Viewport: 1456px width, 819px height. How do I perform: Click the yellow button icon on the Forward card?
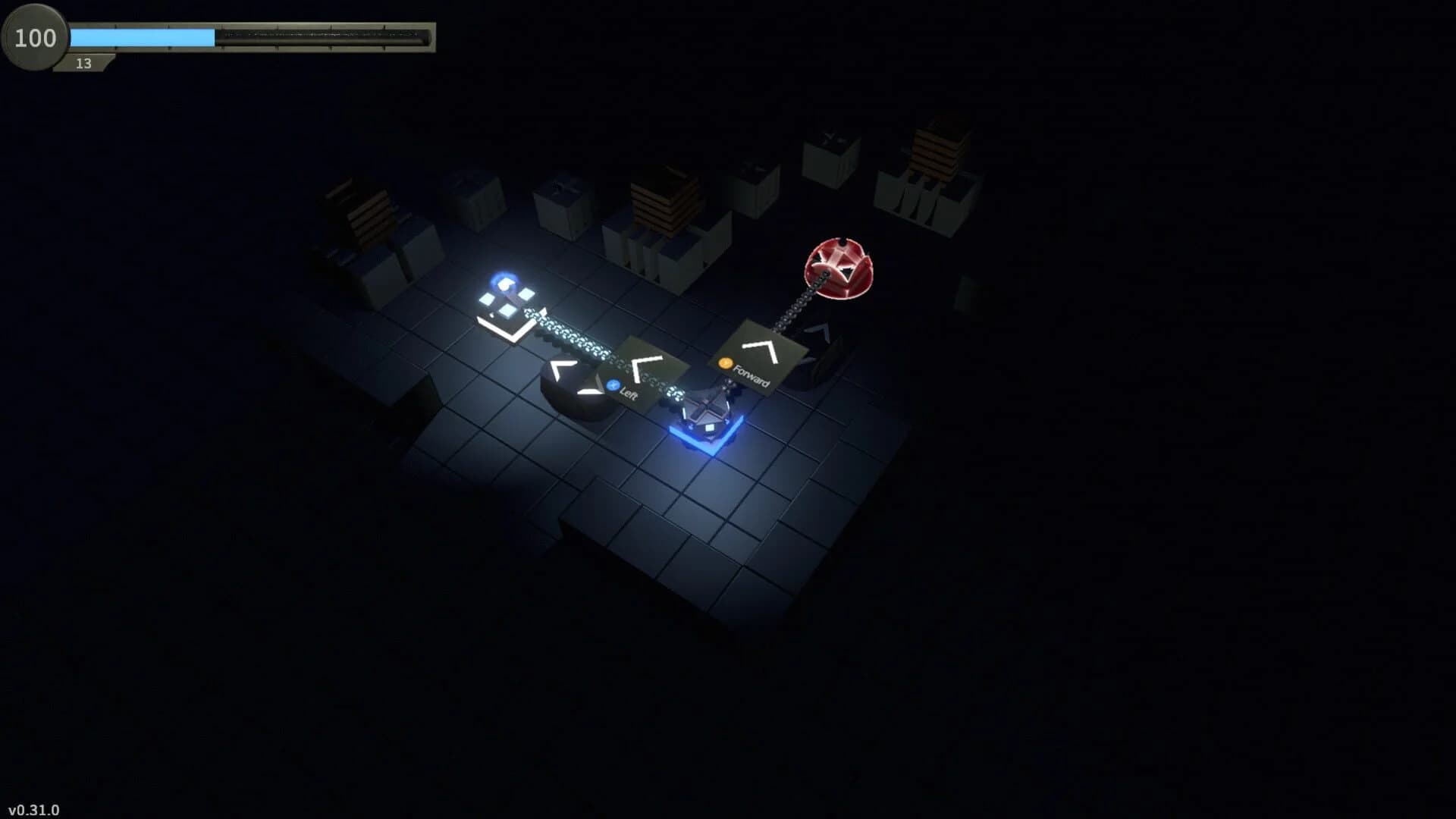[x=724, y=364]
